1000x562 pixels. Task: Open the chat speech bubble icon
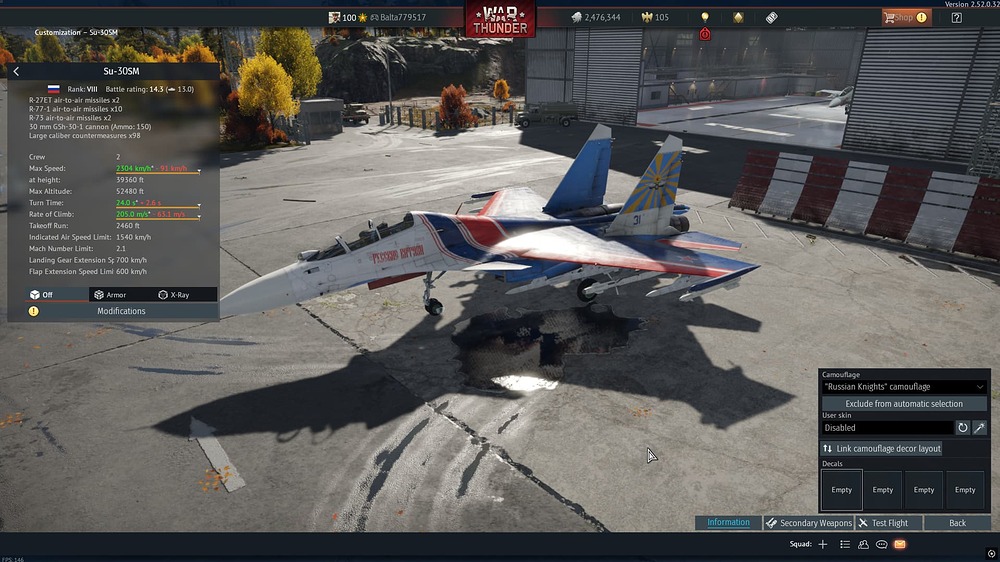coord(881,545)
